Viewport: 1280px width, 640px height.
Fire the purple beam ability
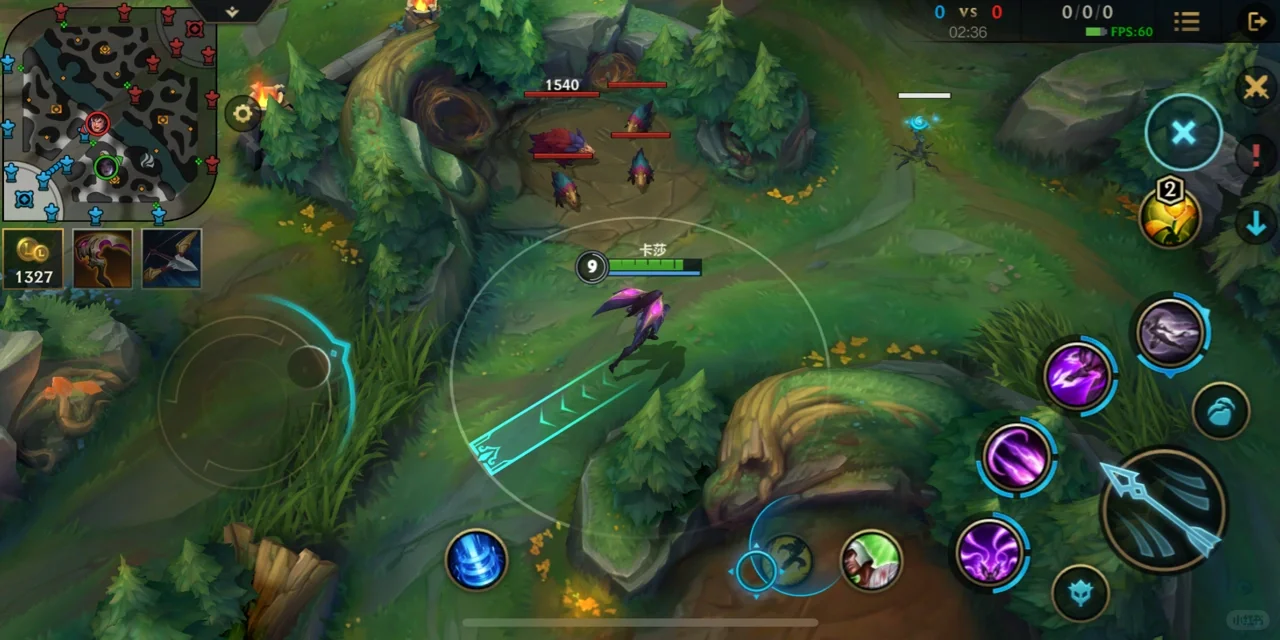coord(1016,458)
